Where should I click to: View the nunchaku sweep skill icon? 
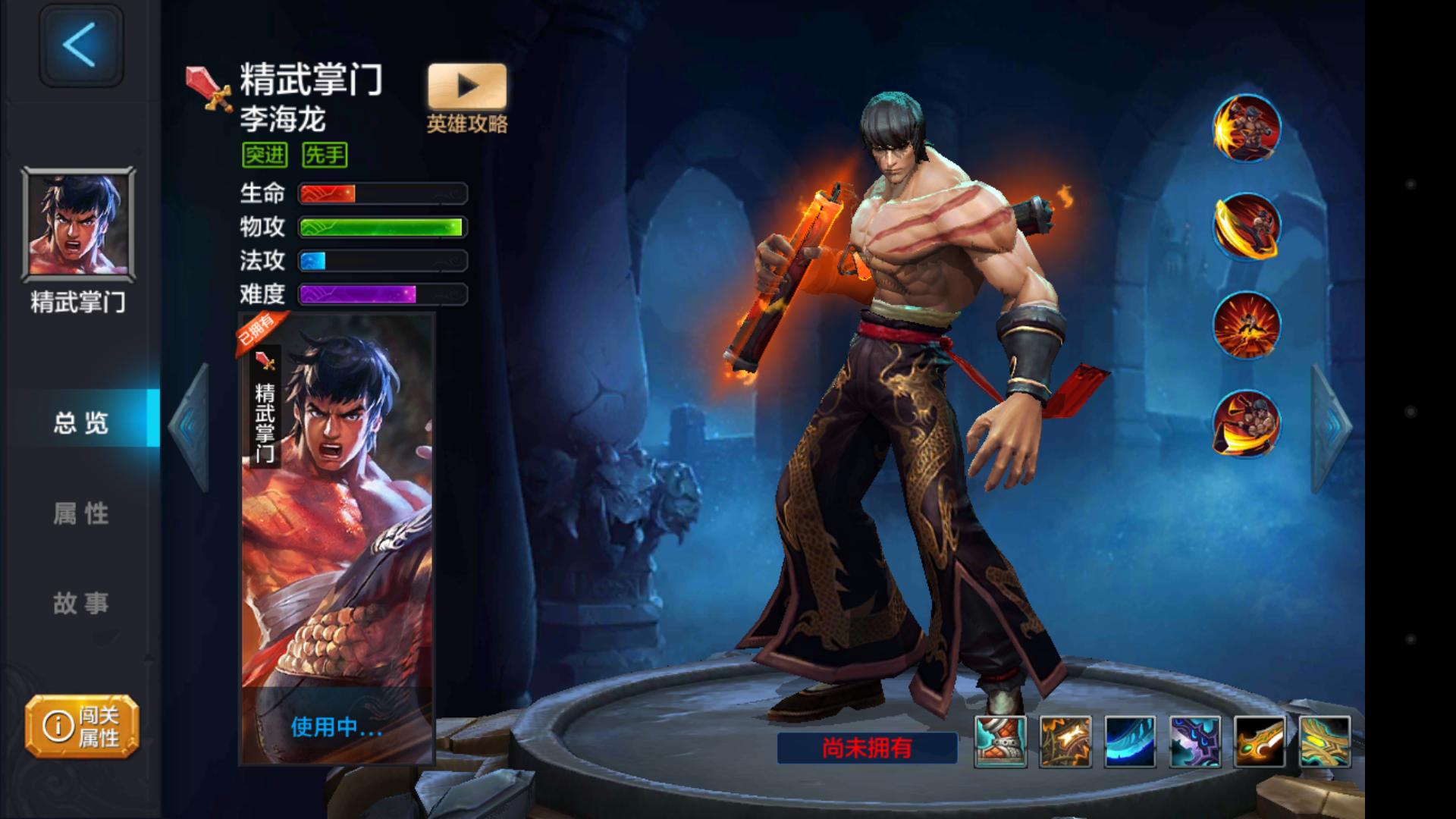pyautogui.click(x=1247, y=423)
